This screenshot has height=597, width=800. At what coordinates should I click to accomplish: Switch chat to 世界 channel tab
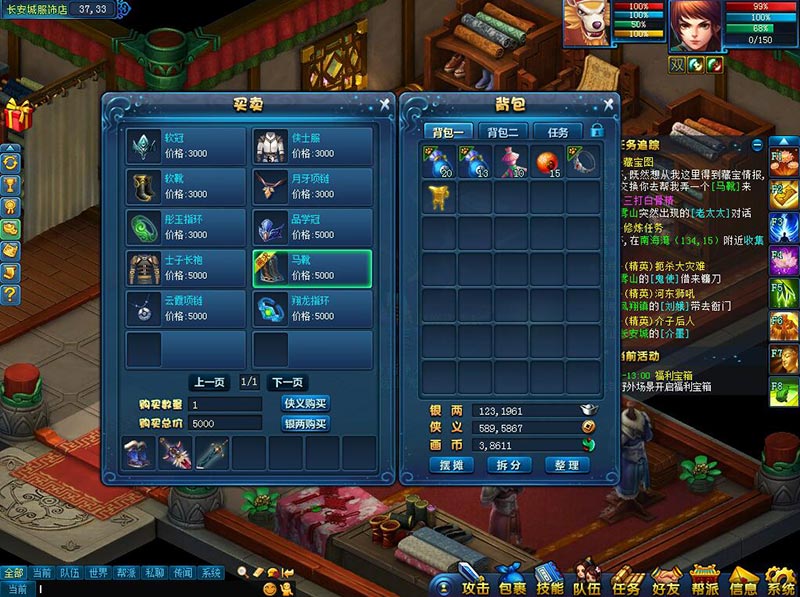tap(98, 573)
